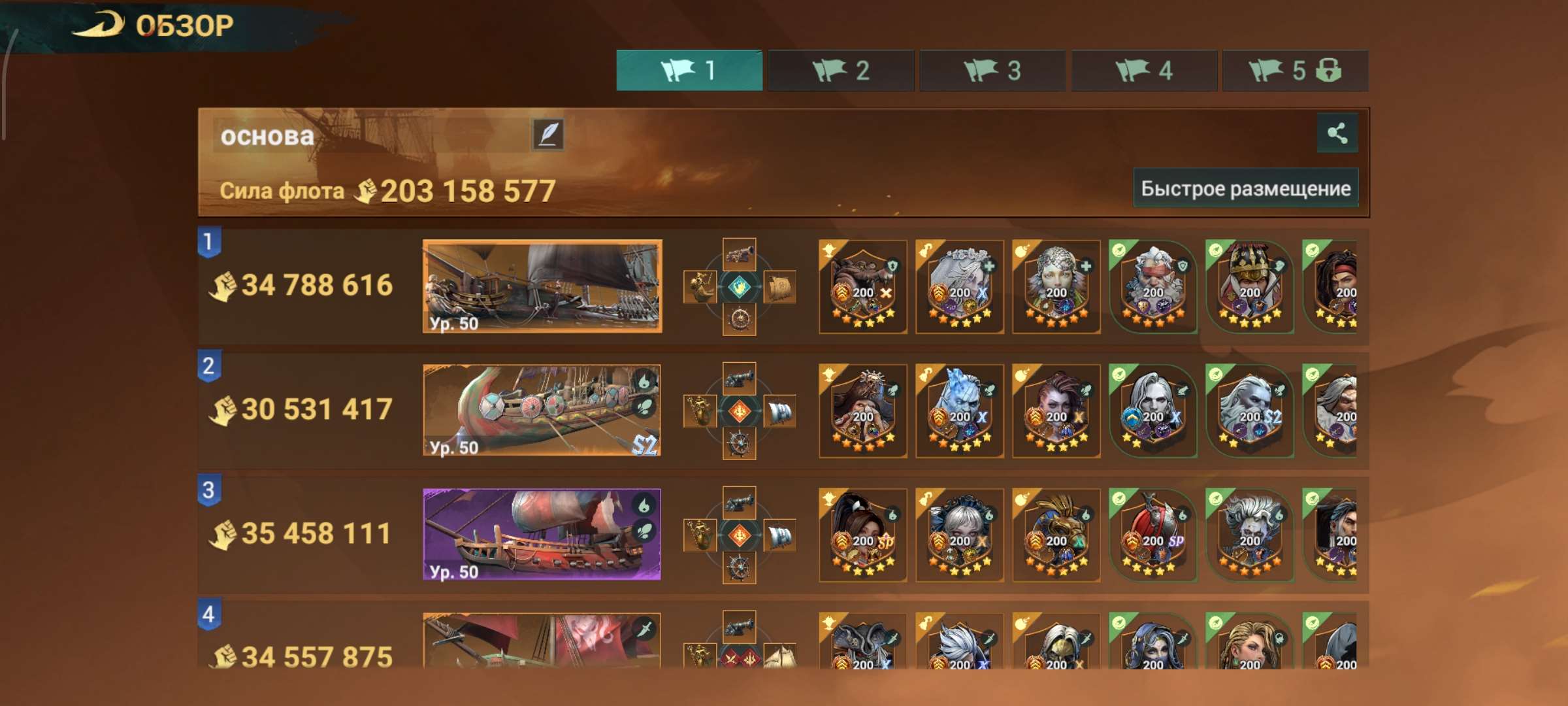Open the flag 4 fleet tab

1143,72
